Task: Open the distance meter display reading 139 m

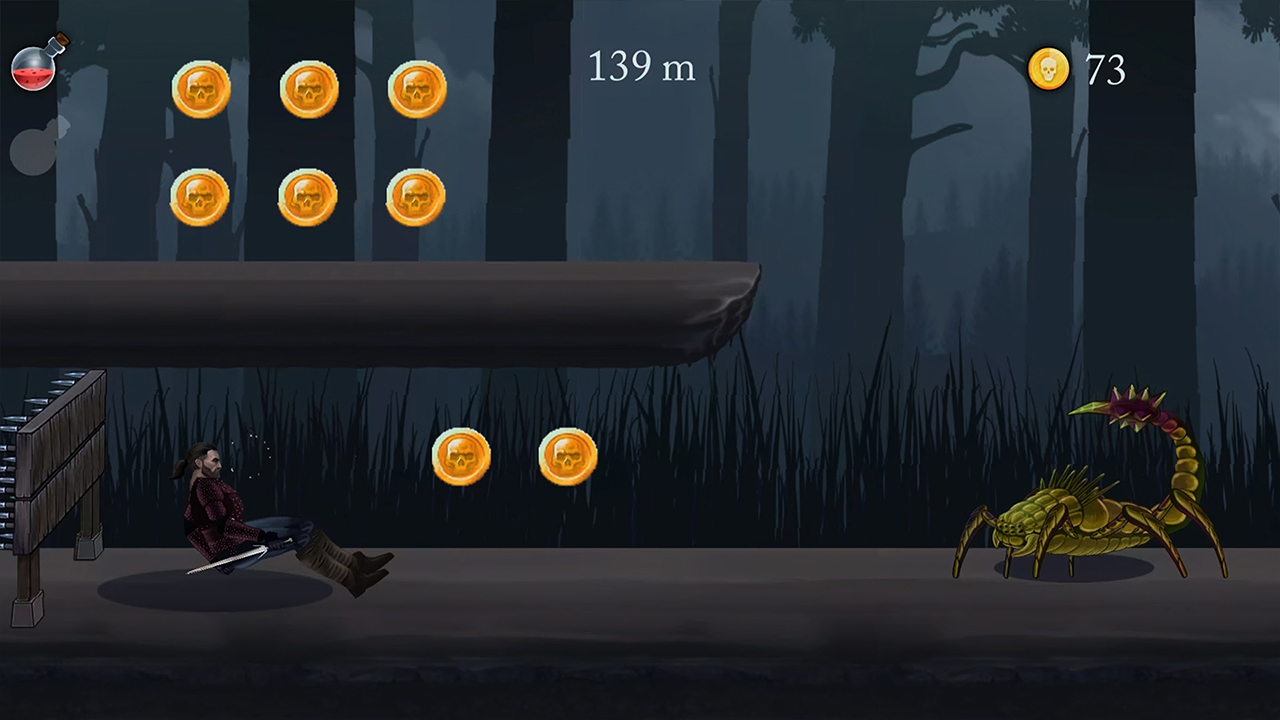Action: coord(641,67)
